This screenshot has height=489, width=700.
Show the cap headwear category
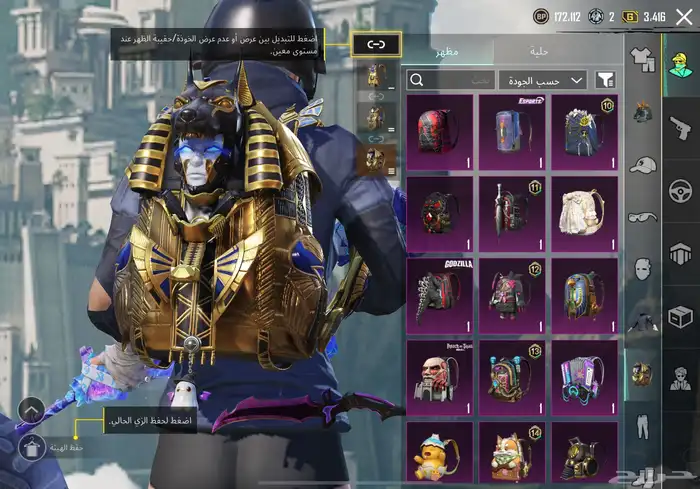[642, 165]
